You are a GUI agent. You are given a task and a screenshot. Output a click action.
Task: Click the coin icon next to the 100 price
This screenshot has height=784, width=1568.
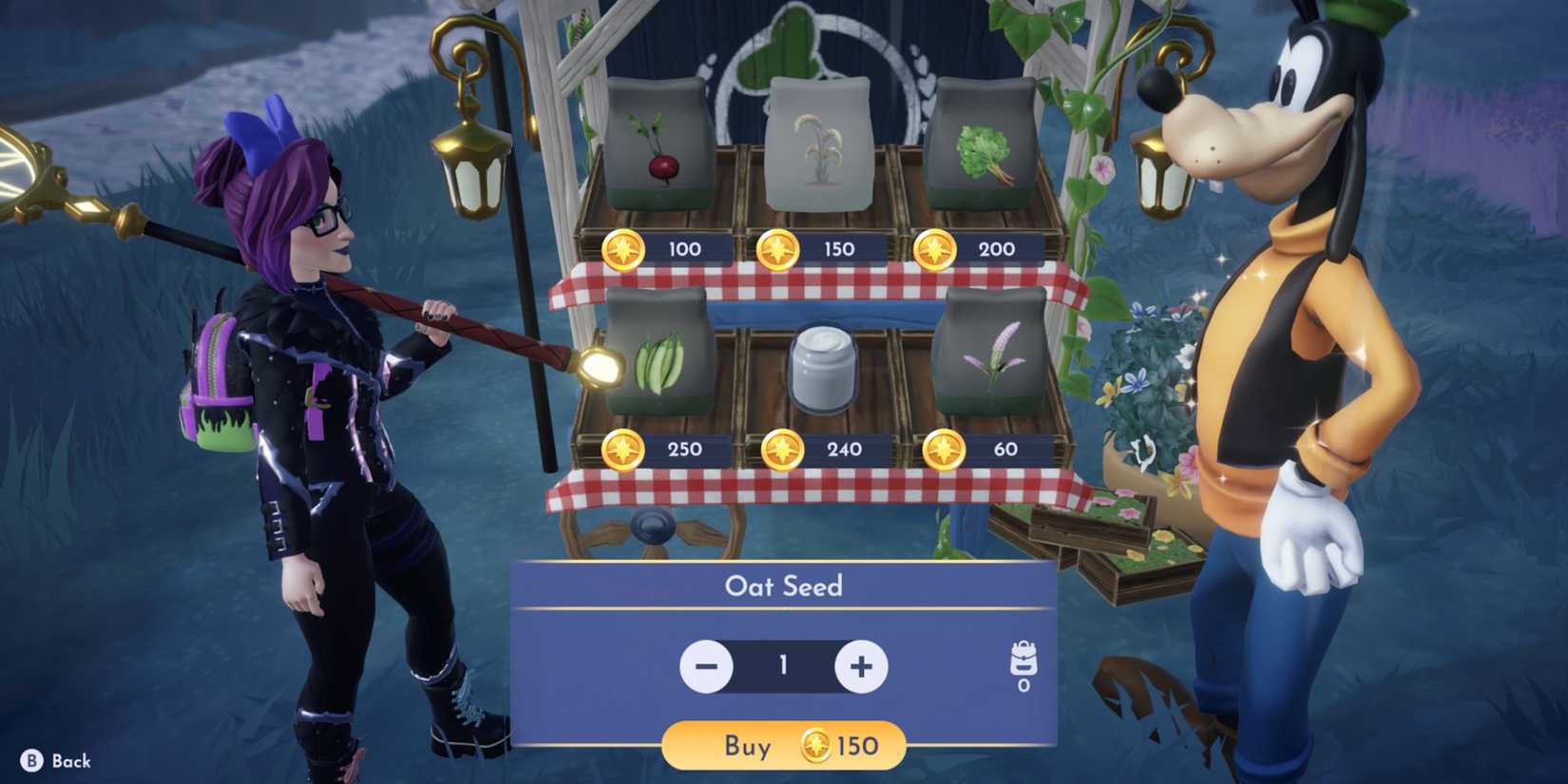click(622, 249)
